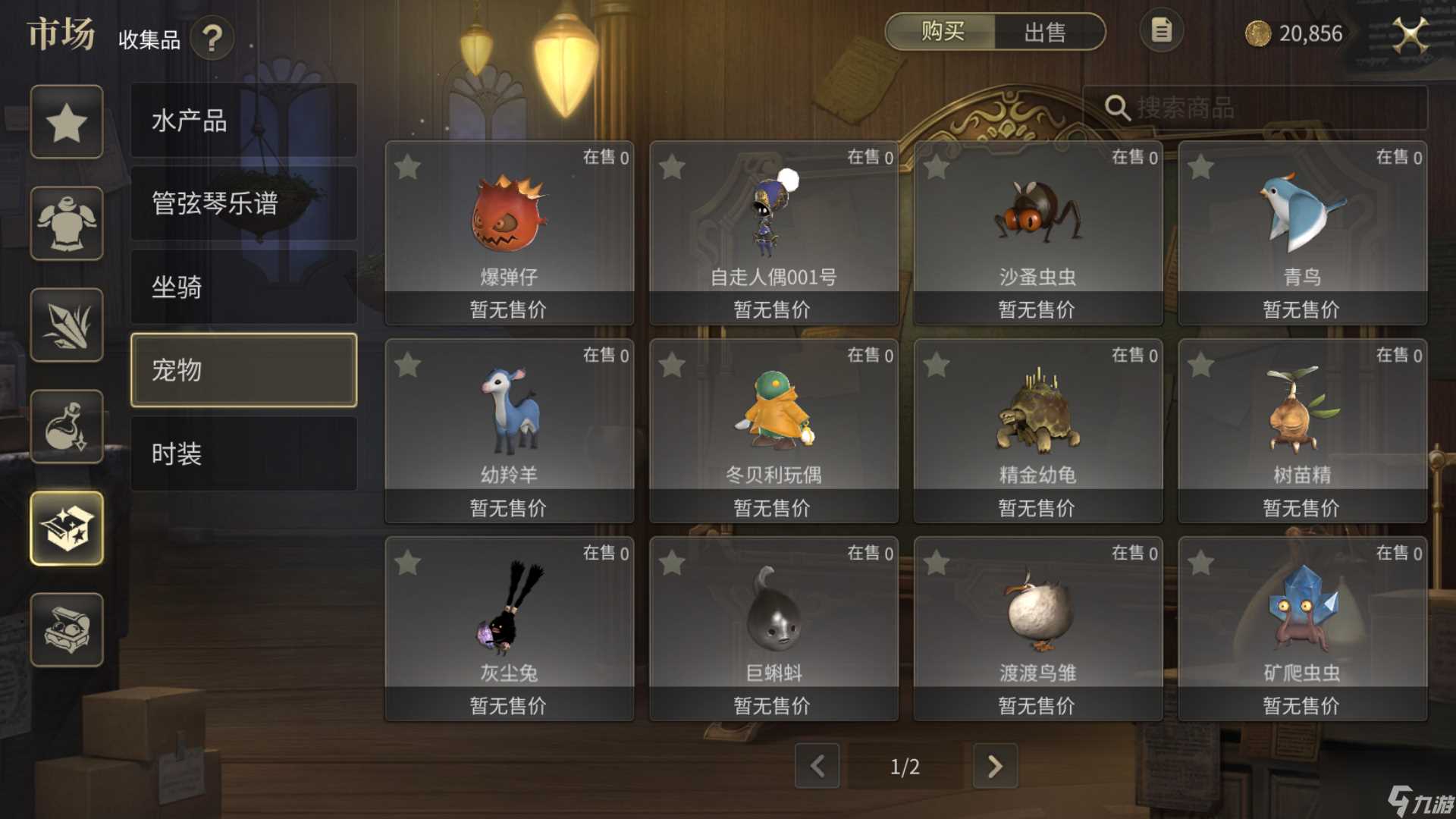Viewport: 1456px width, 819px height.
Task: Open the potions category icon
Action: [67, 426]
